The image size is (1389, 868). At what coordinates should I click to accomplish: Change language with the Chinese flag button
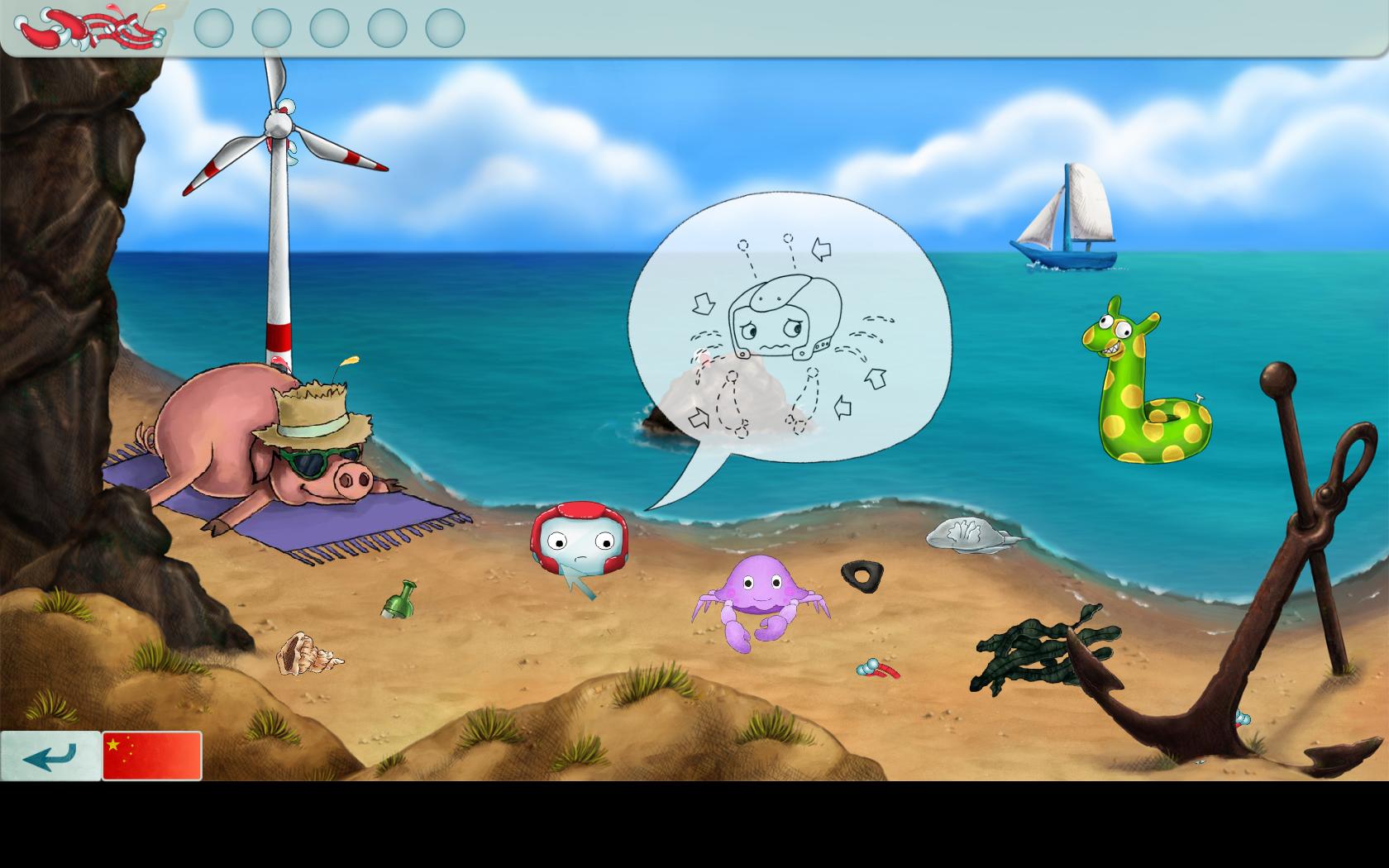coord(152,756)
